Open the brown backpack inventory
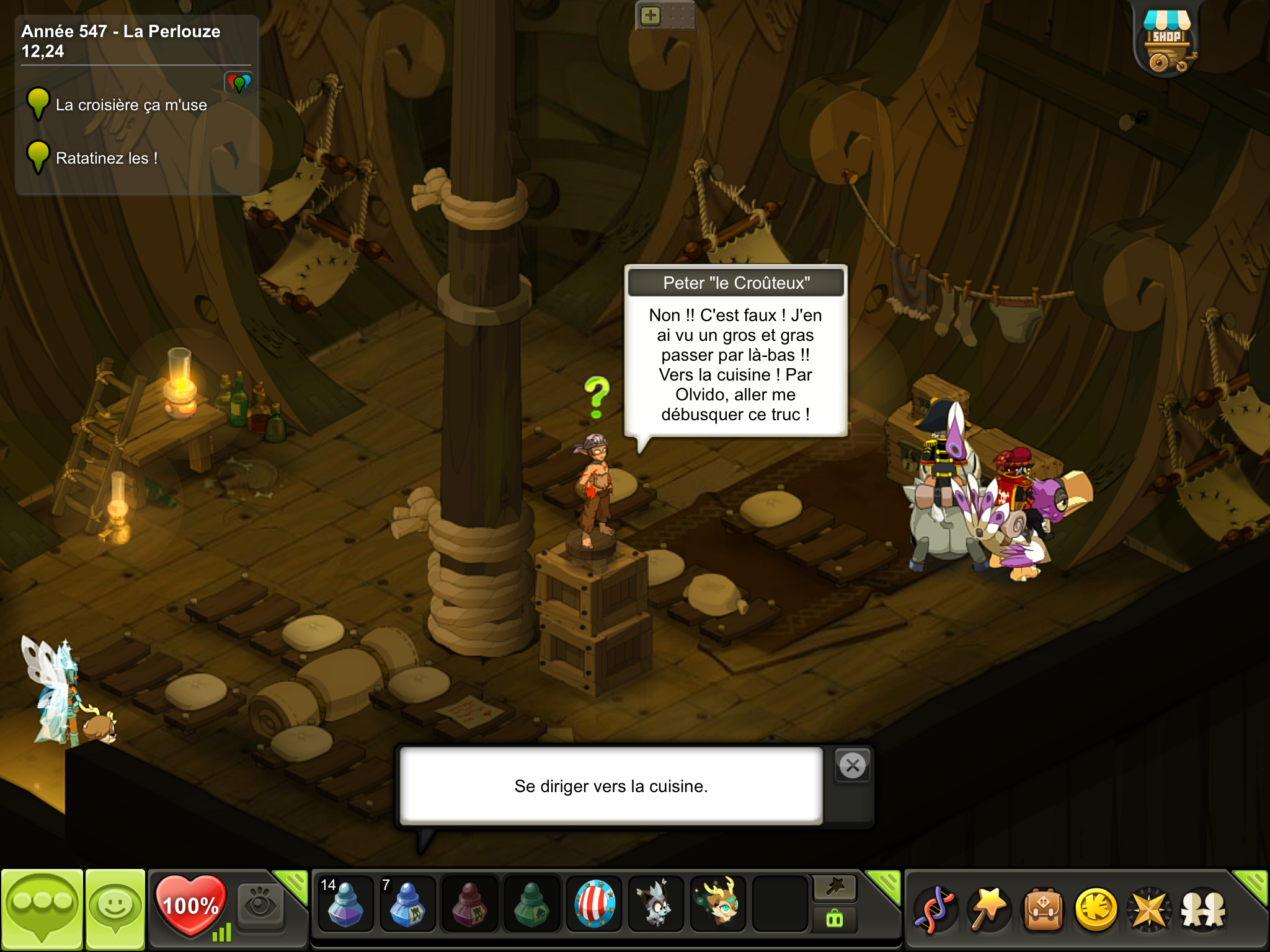This screenshot has height=952, width=1270. click(x=1043, y=909)
